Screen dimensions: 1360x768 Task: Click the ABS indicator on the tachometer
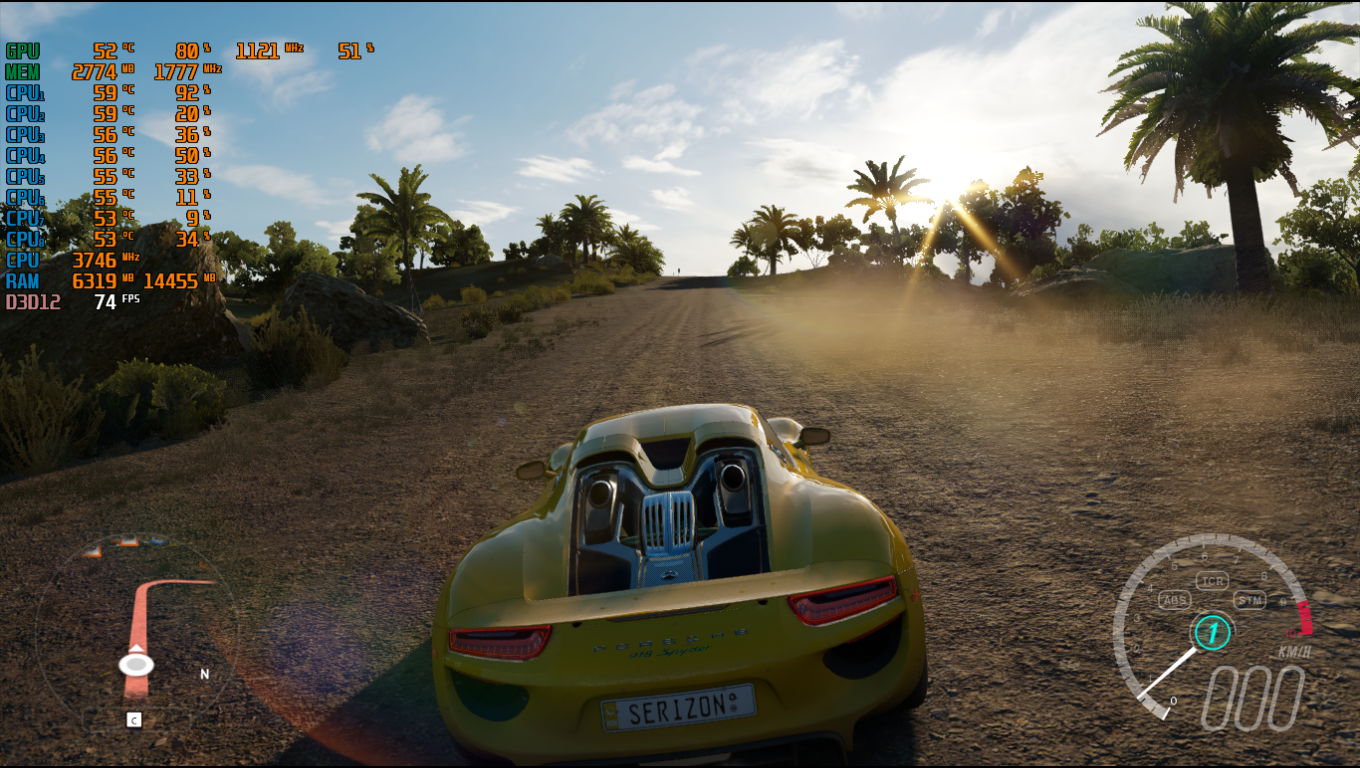pyautogui.click(x=1174, y=600)
